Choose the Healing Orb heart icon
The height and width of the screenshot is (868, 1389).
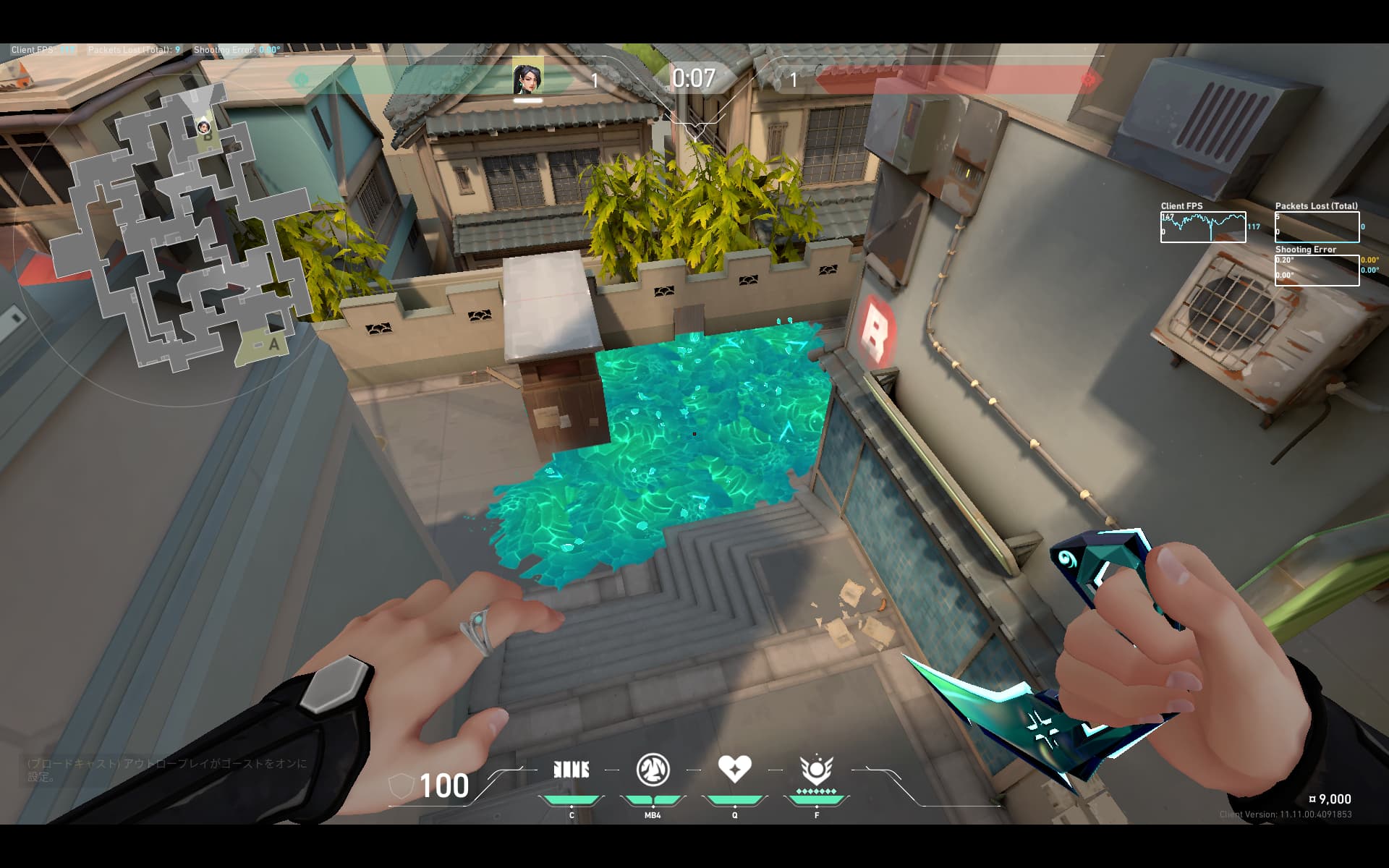(x=734, y=768)
